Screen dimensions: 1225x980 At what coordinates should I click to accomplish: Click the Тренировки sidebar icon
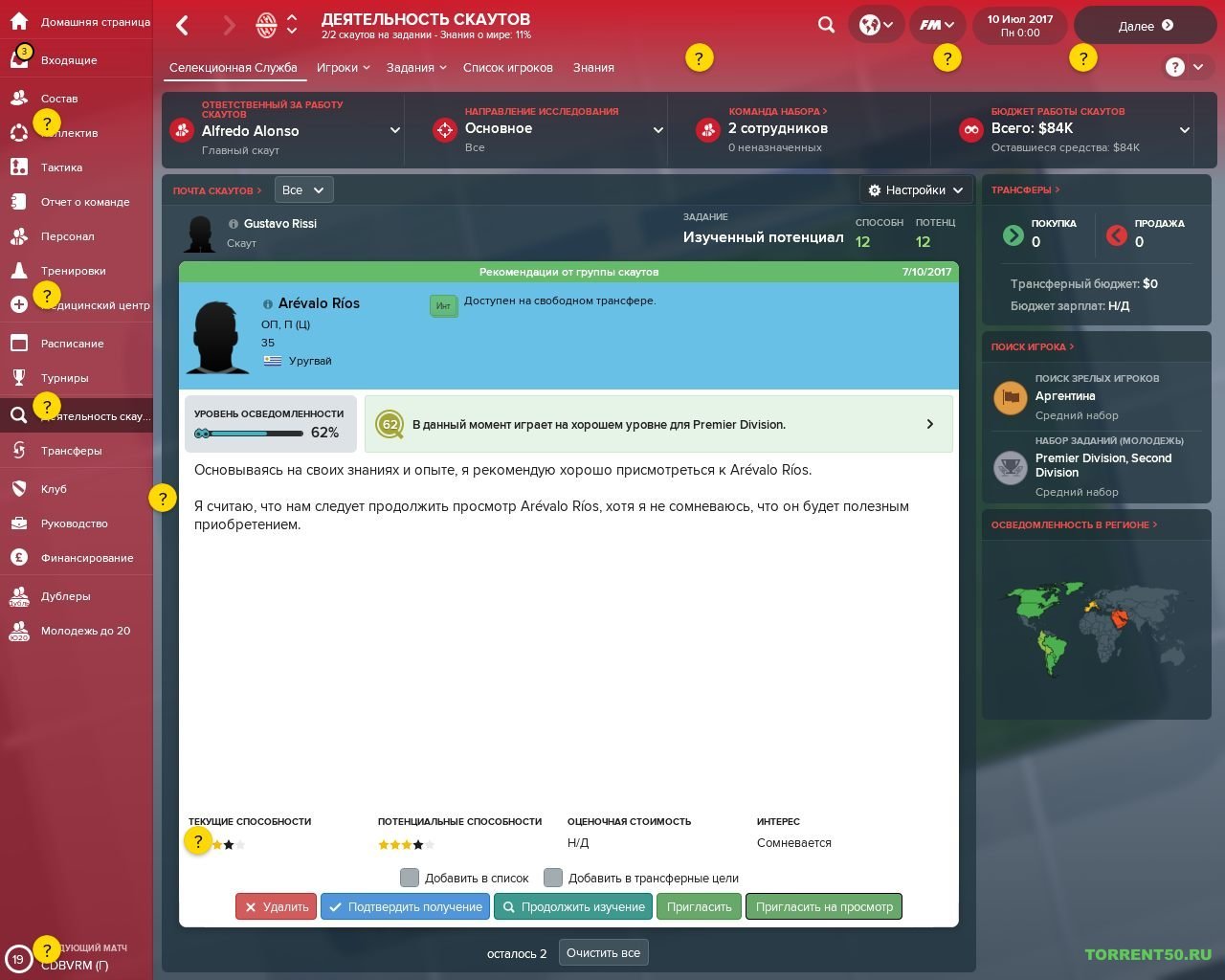(x=19, y=270)
